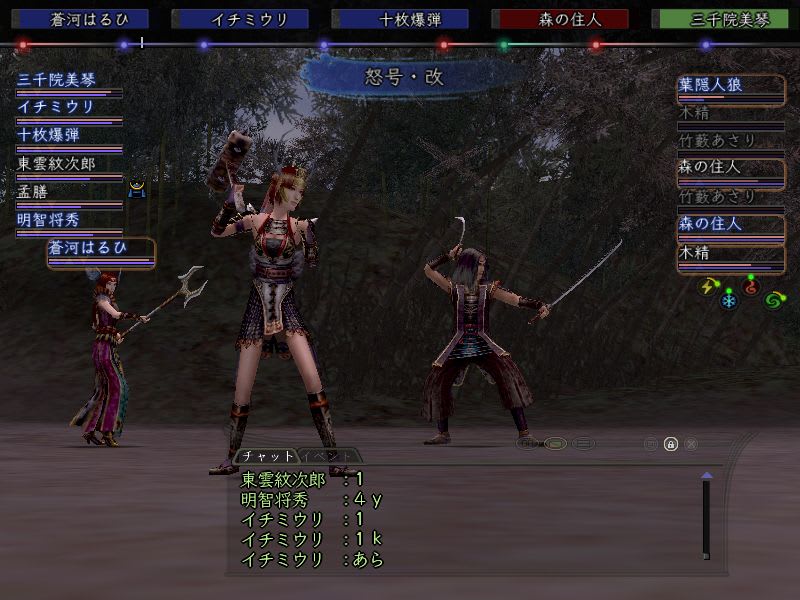The image size is (800, 600).
Task: Switch to the イベント tab
Action: coord(329,456)
